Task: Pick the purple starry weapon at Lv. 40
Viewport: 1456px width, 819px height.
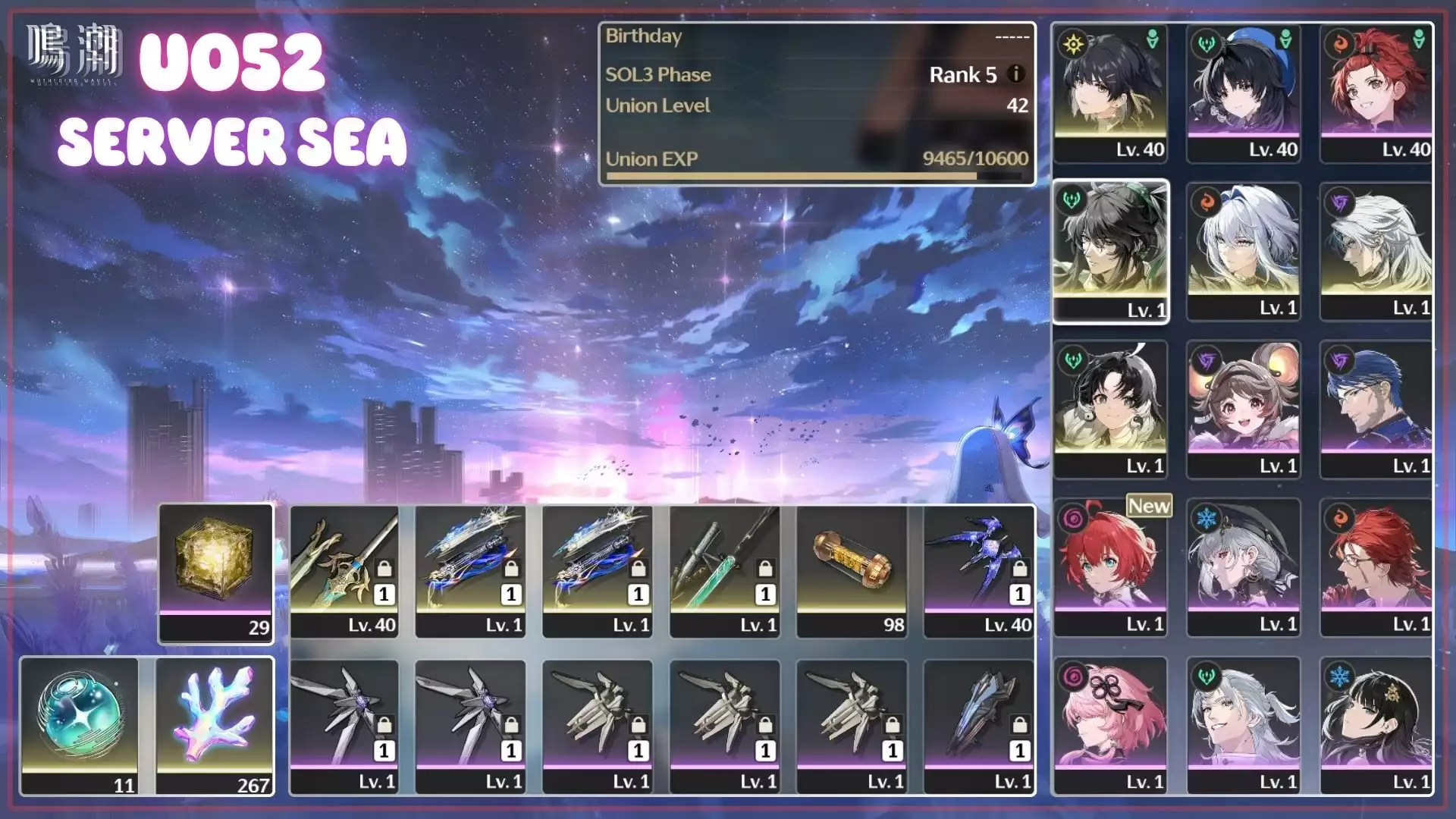Action: point(978,570)
